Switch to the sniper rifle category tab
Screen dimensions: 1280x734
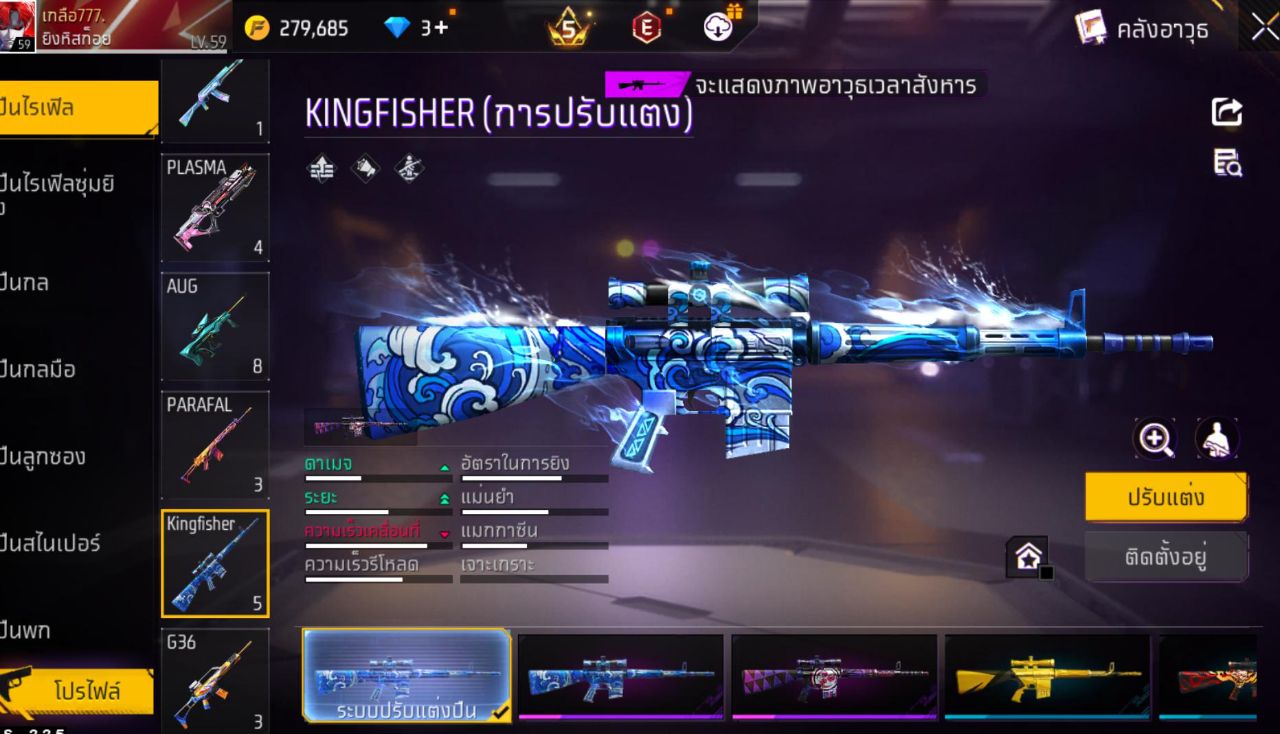point(62,544)
